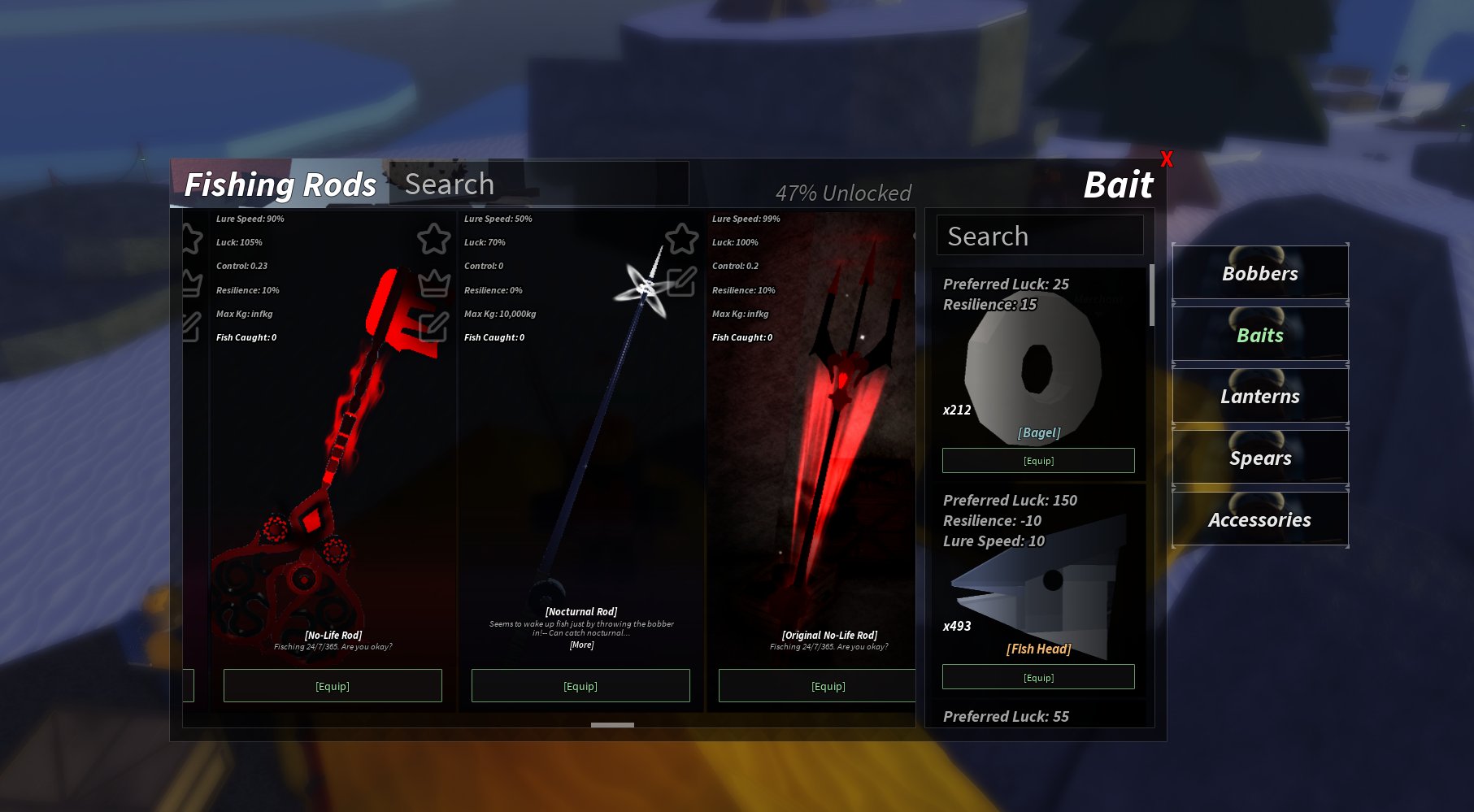This screenshot has height=812, width=1474.
Task: Switch to the Bobbers tab
Action: click(1259, 273)
